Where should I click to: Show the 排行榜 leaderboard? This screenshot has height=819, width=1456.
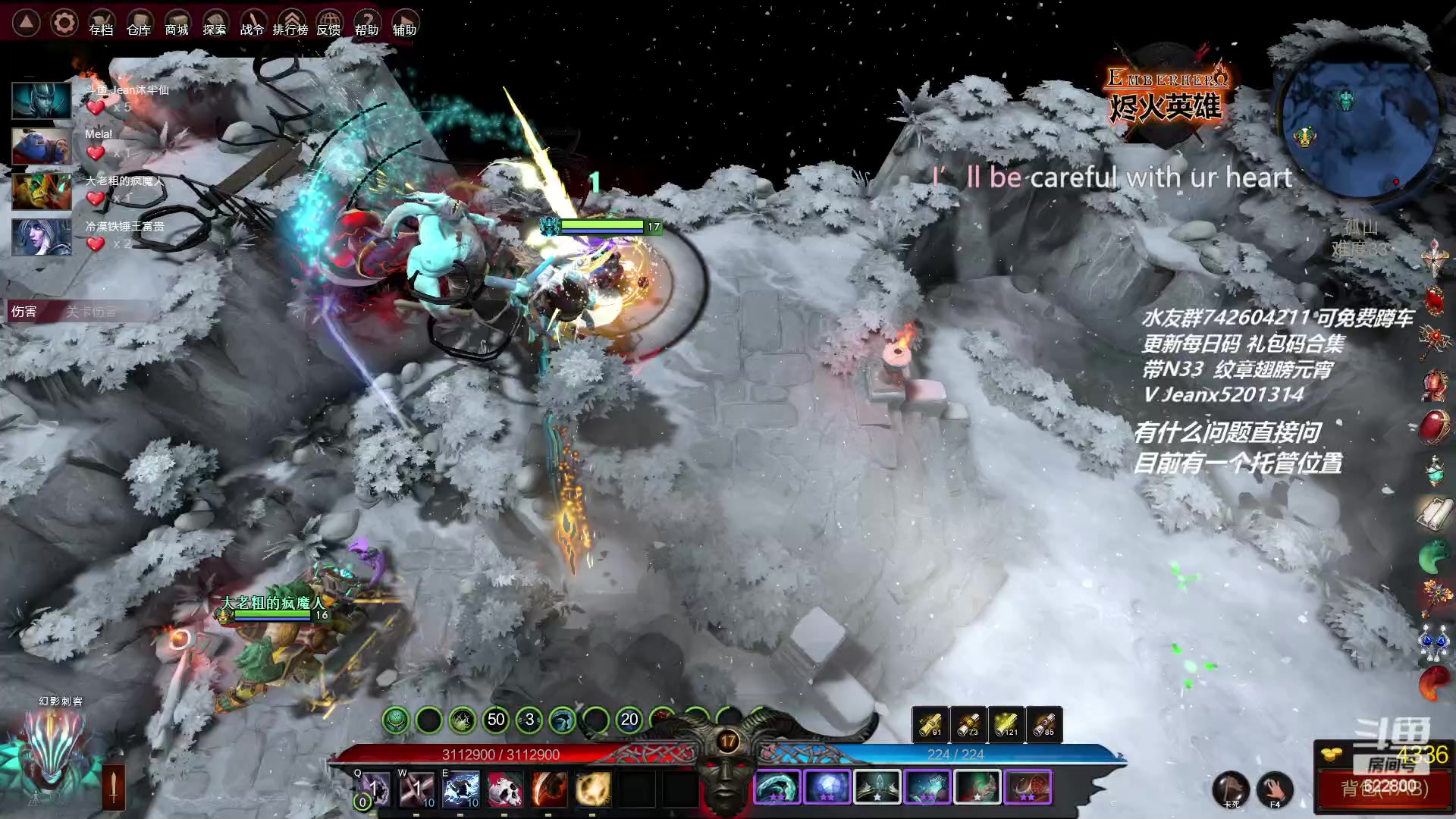[290, 24]
